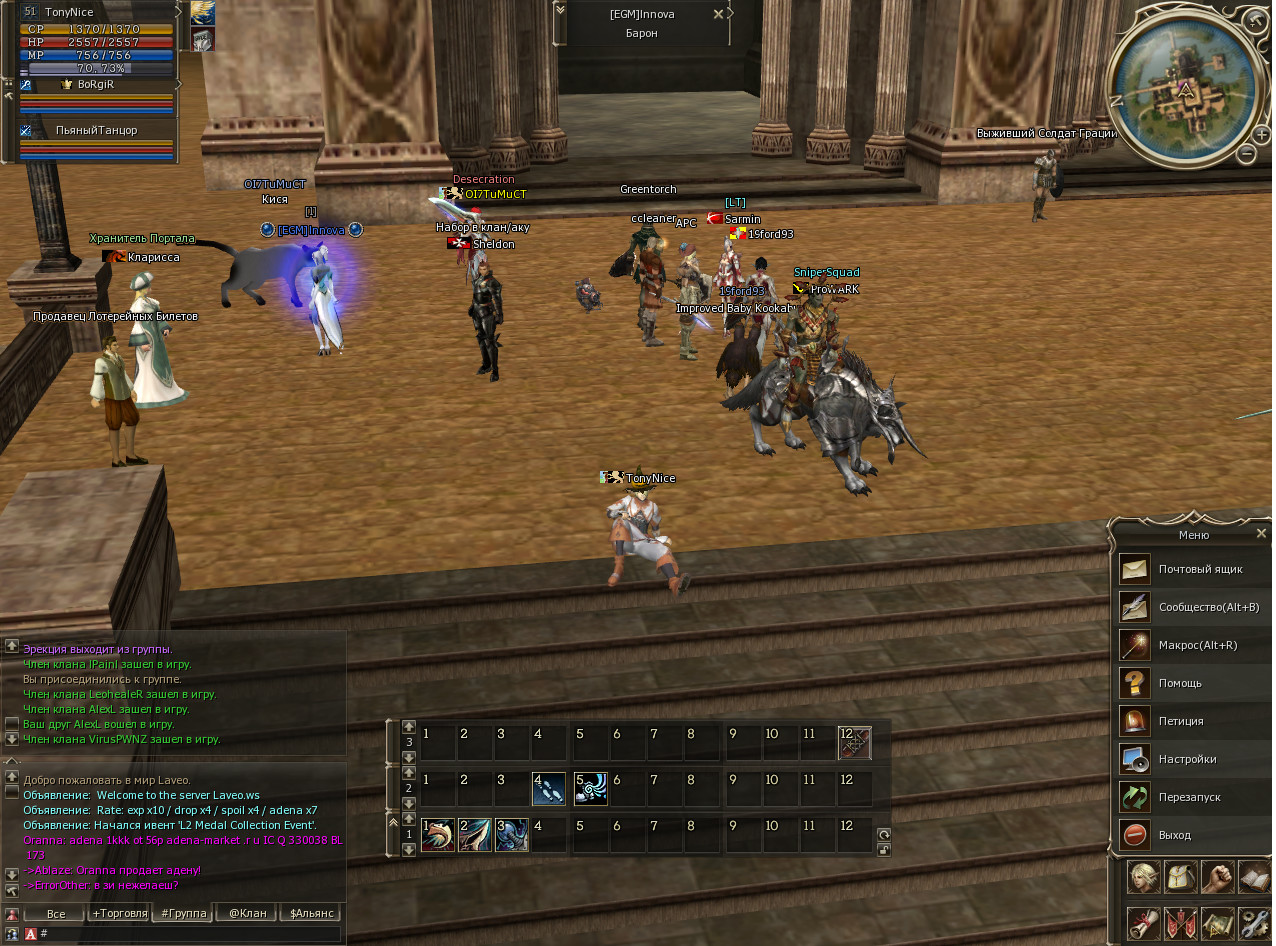Zoom in the minimap with plus button
Screen dimensions: 1276x946
(1262, 135)
